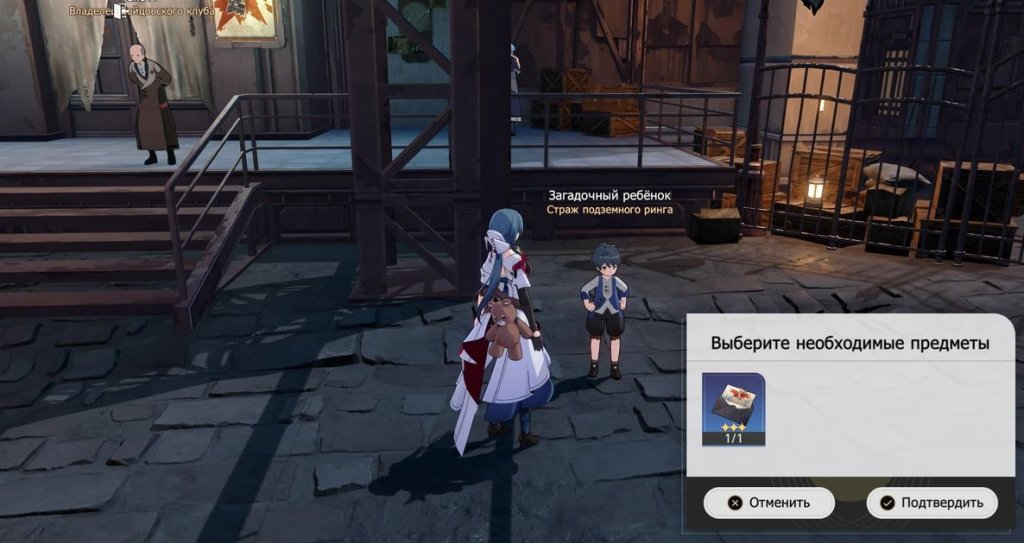Screen dimensions: 1024x543
Task: Select the envelope item slot
Action: click(733, 408)
